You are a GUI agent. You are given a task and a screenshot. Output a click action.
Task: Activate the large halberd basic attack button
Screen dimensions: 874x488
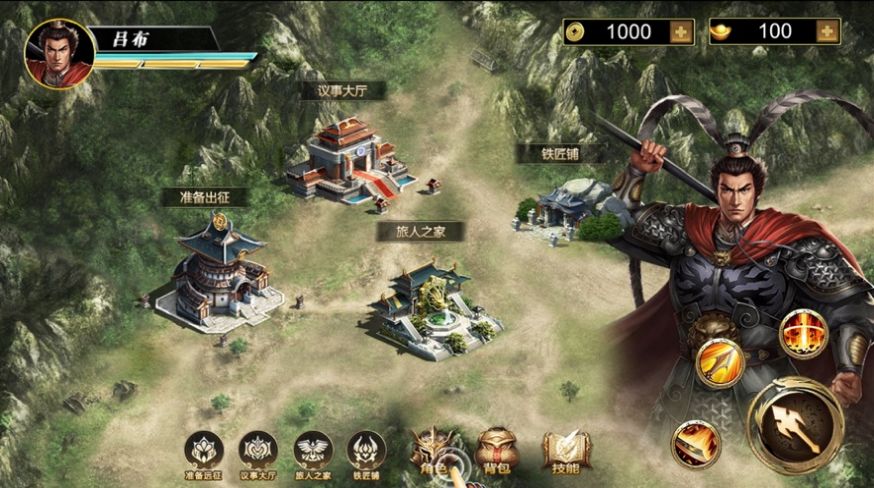(795, 425)
